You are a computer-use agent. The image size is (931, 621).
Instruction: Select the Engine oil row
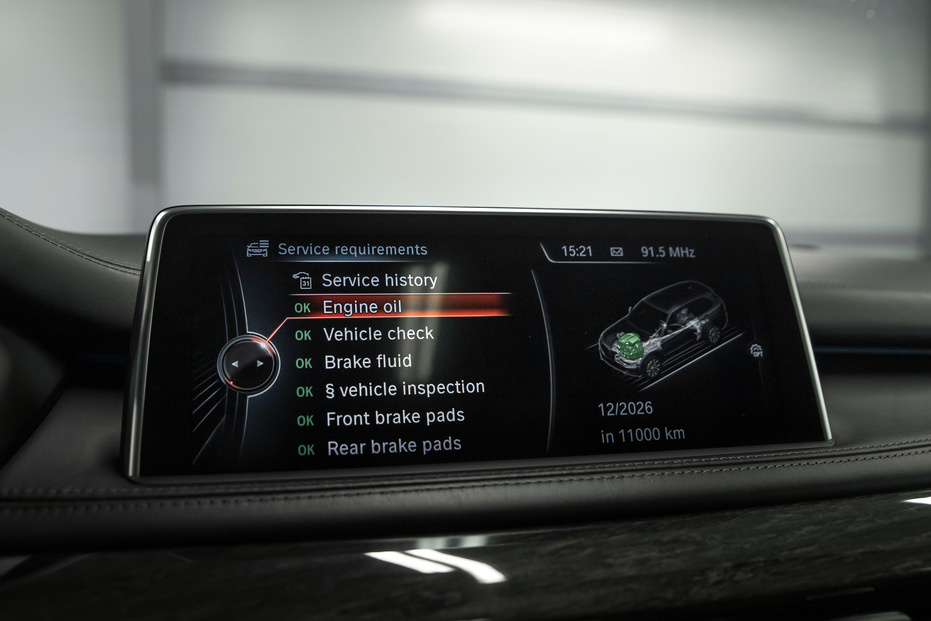click(x=362, y=307)
